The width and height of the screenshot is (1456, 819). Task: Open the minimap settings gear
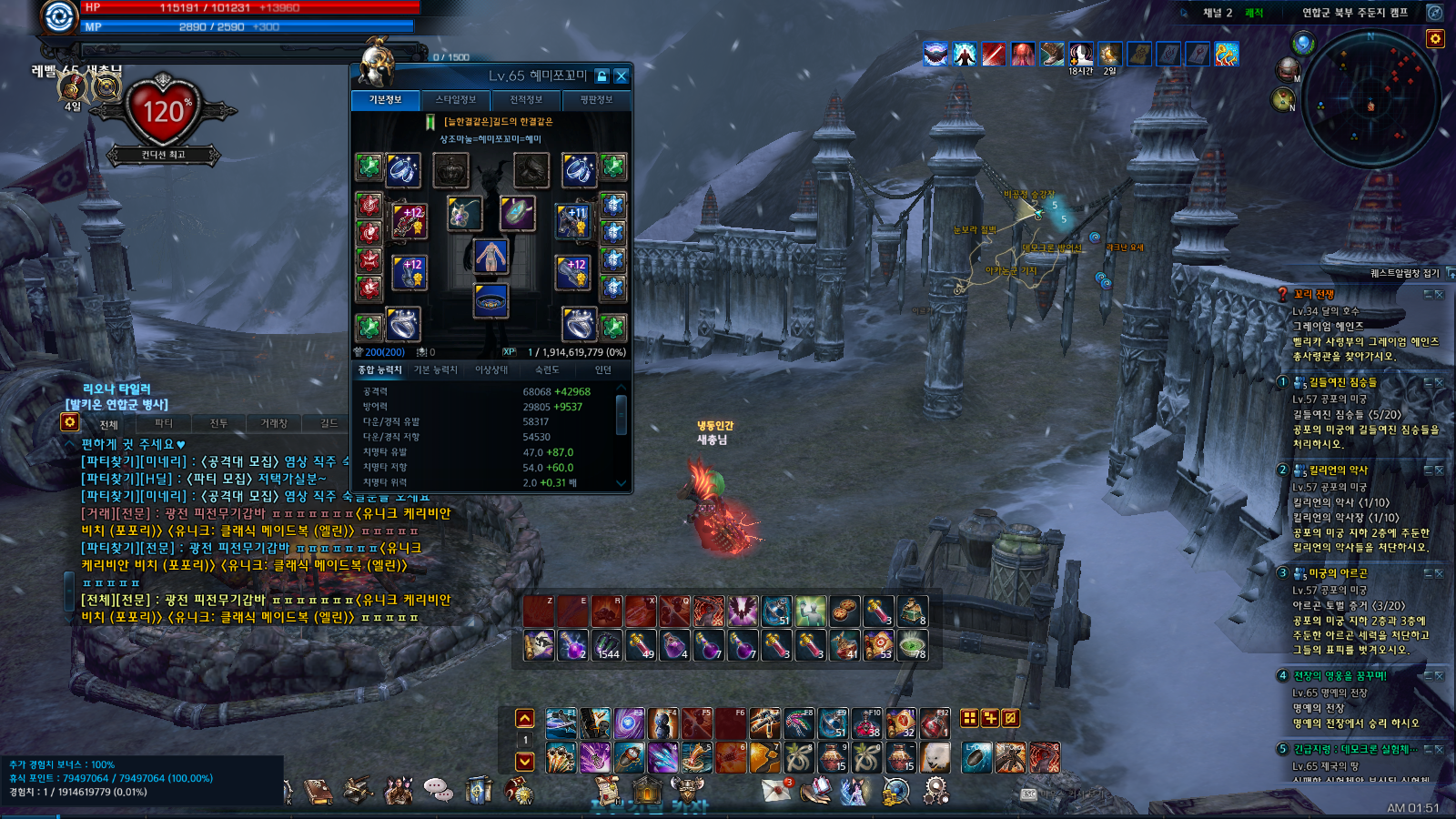1435,38
